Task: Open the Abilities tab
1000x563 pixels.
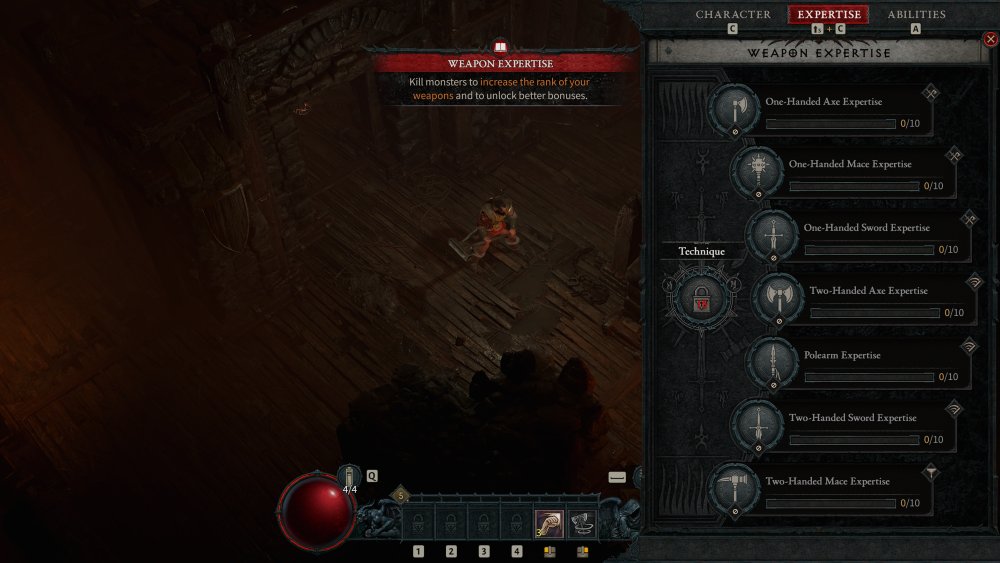Action: coord(916,15)
